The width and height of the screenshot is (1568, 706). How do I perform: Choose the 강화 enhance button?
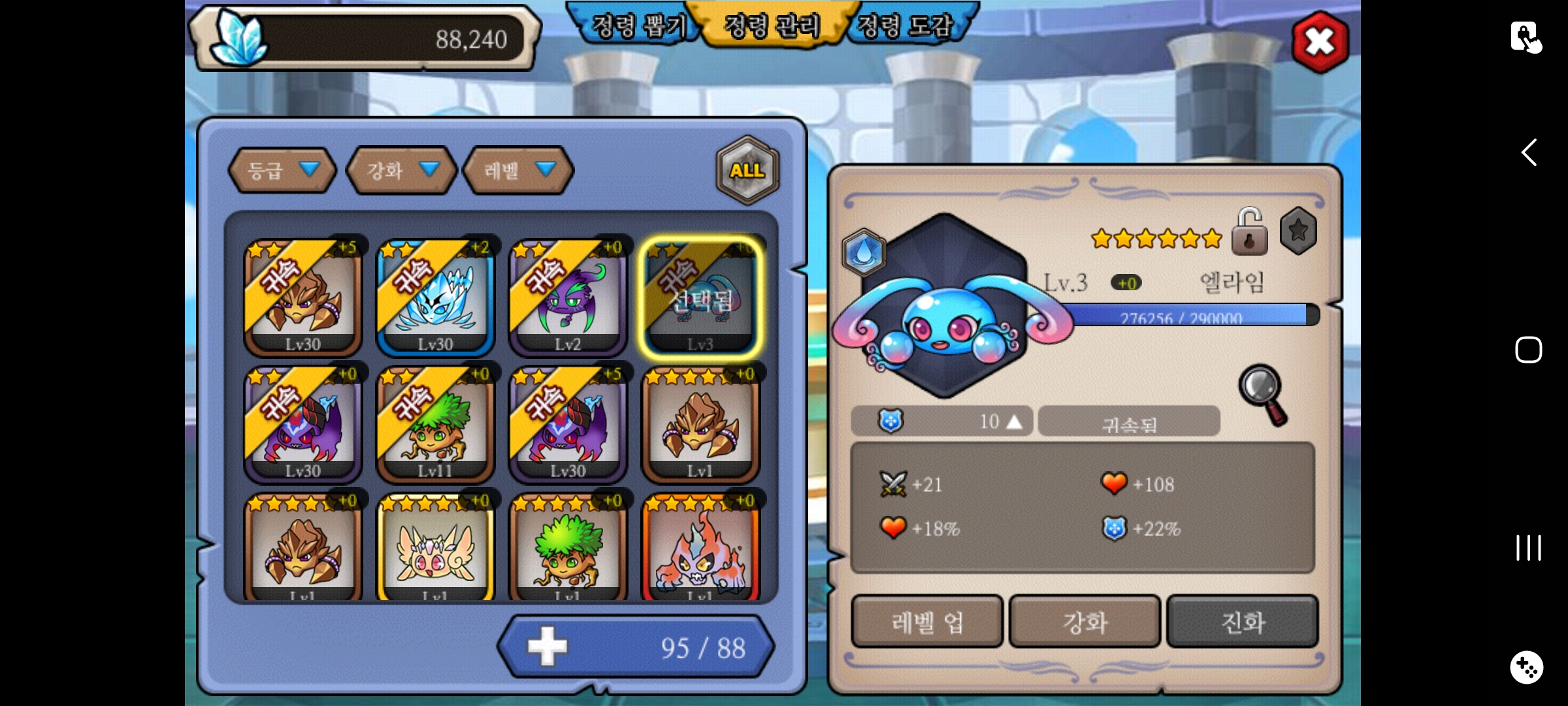1085,622
